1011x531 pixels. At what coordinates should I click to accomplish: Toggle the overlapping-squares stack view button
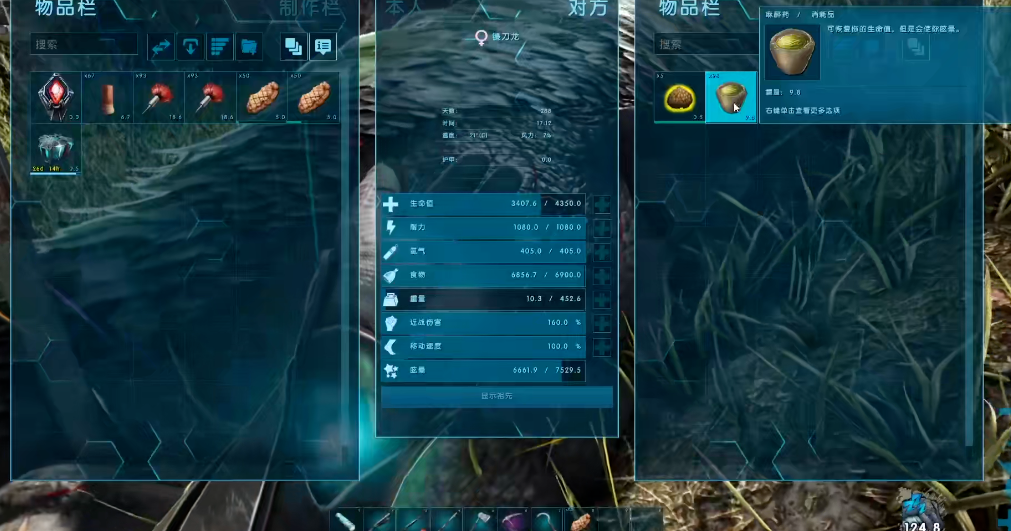tap(294, 46)
